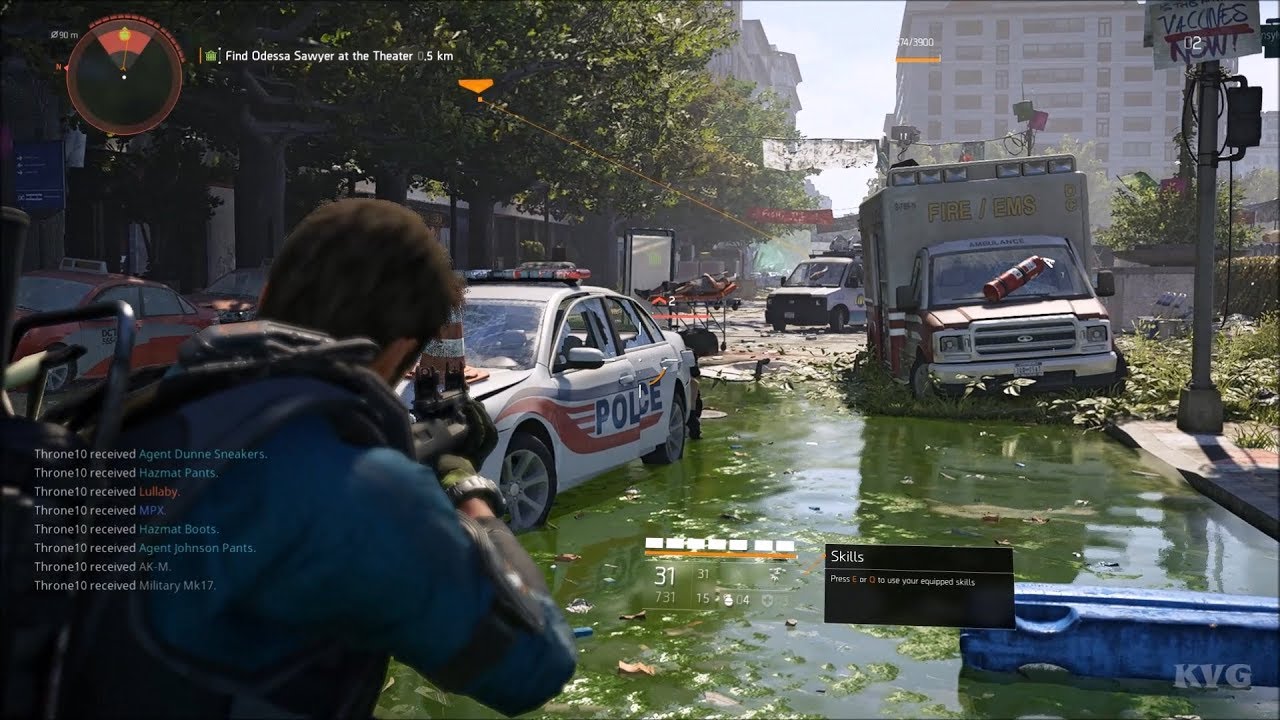The width and height of the screenshot is (1280, 720).
Task: Click the mission briefcase icon near objective text
Action: pyautogui.click(x=211, y=57)
